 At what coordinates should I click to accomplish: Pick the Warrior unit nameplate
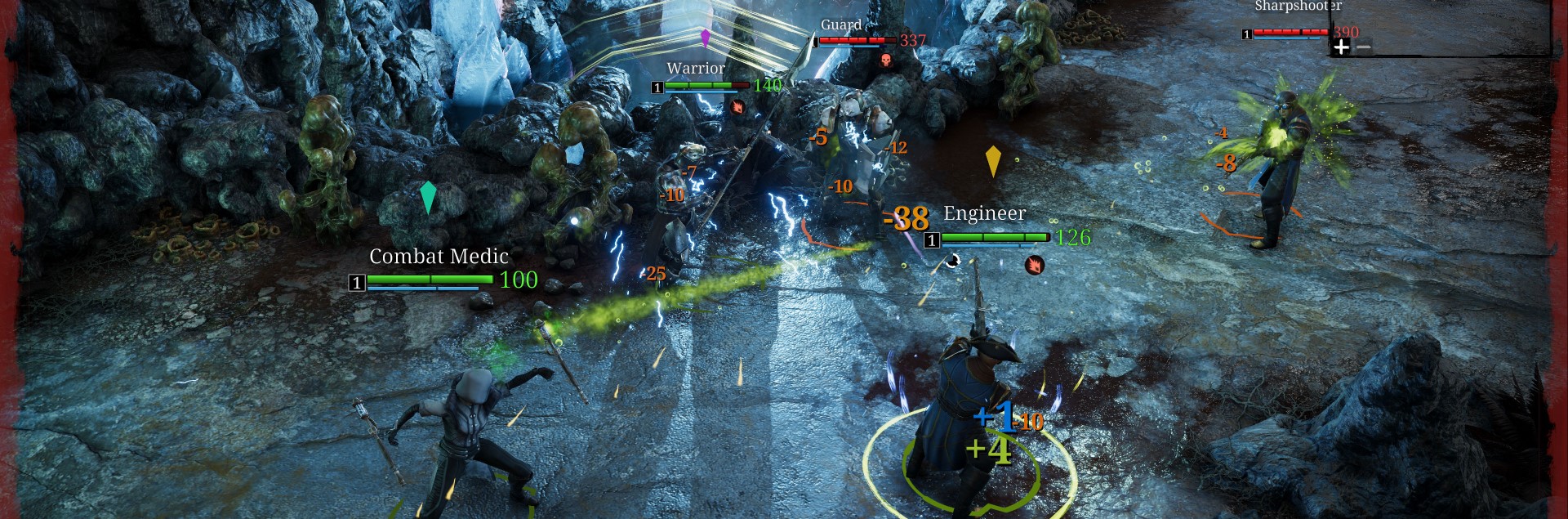point(695,69)
